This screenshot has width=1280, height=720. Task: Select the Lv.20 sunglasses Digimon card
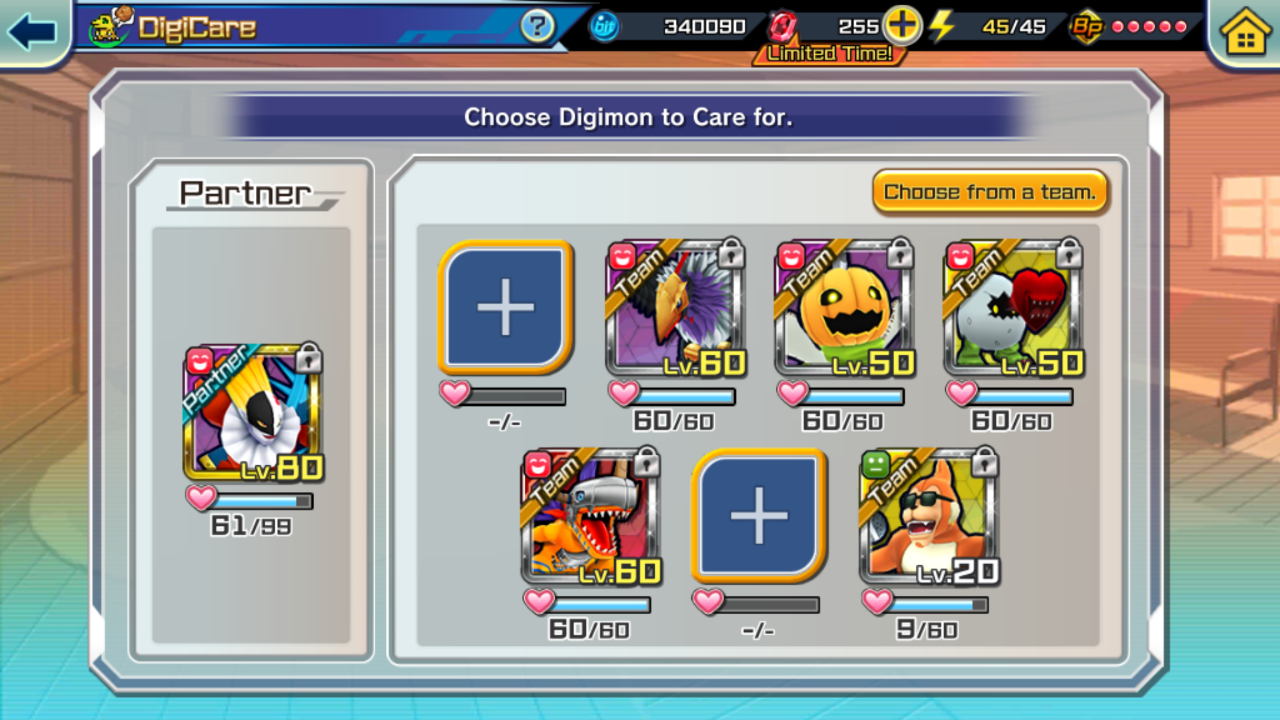[x=929, y=516]
